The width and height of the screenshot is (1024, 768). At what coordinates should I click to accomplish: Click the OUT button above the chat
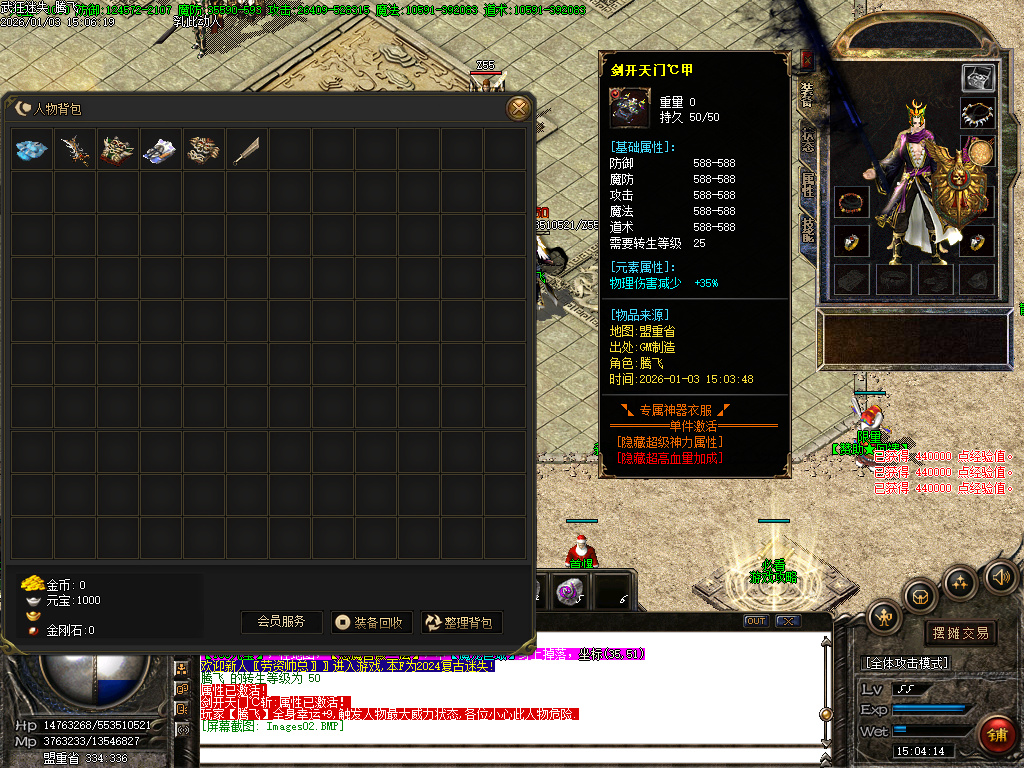756,621
